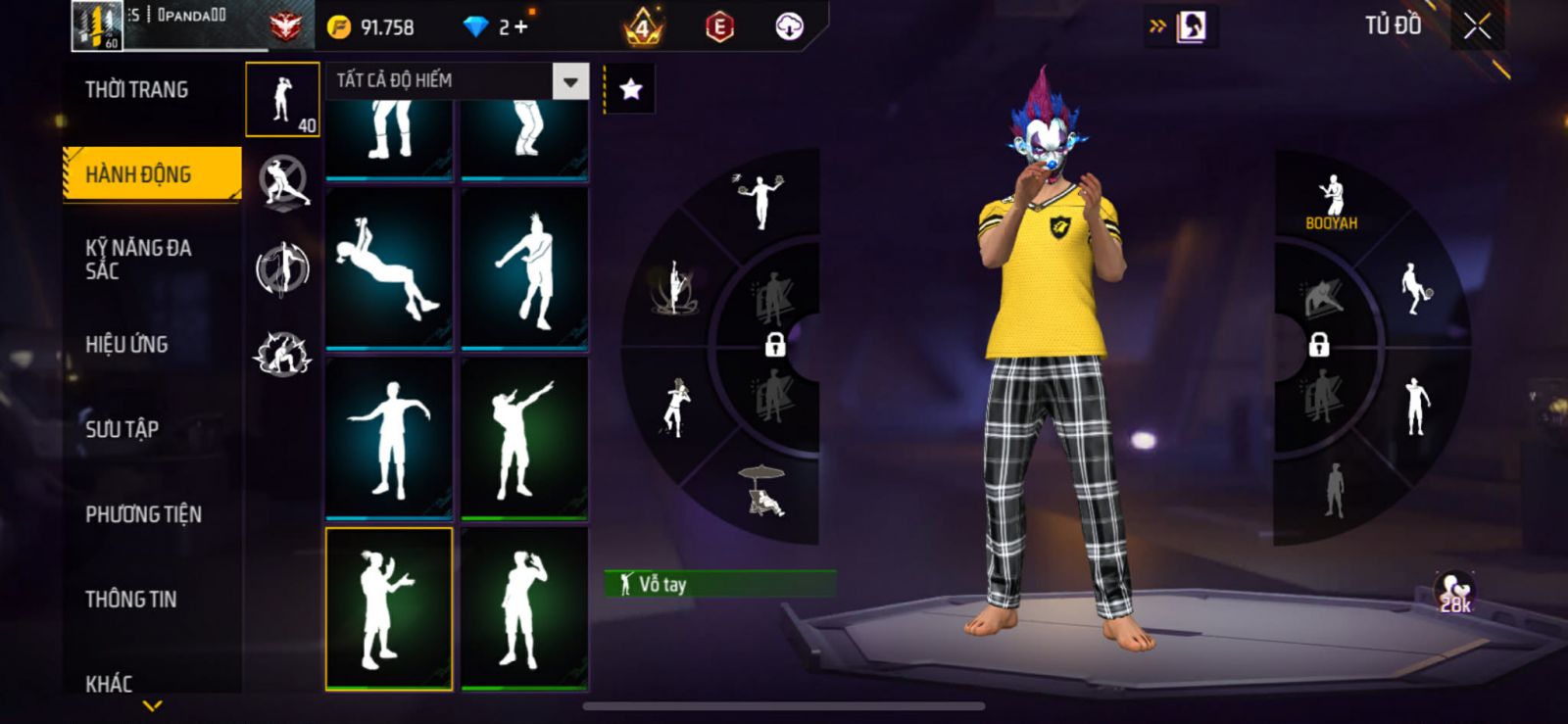1568x724 pixels.
Task: Open the cloud download icon
Action: click(x=789, y=27)
